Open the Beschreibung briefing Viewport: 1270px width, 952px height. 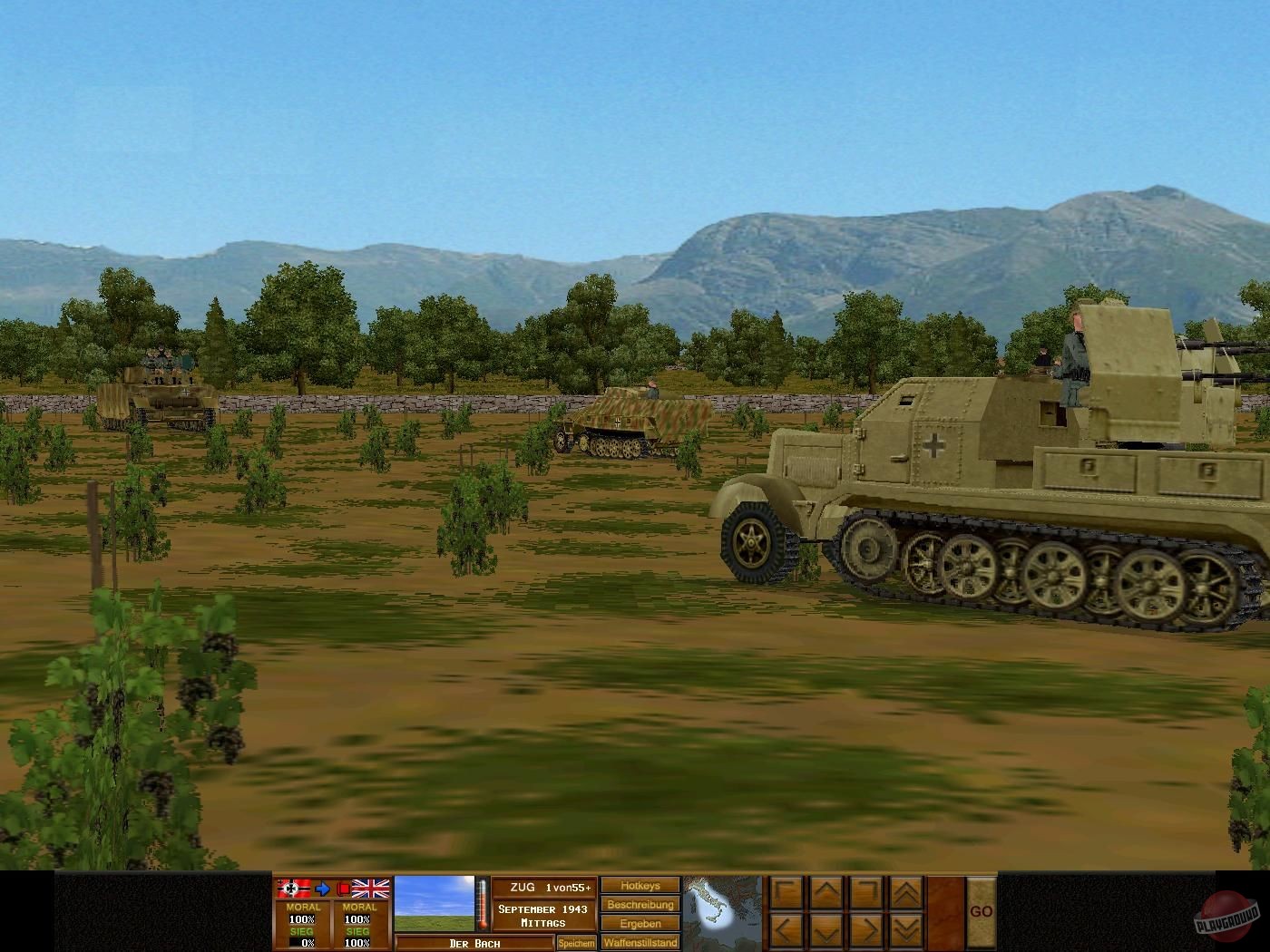click(x=640, y=904)
